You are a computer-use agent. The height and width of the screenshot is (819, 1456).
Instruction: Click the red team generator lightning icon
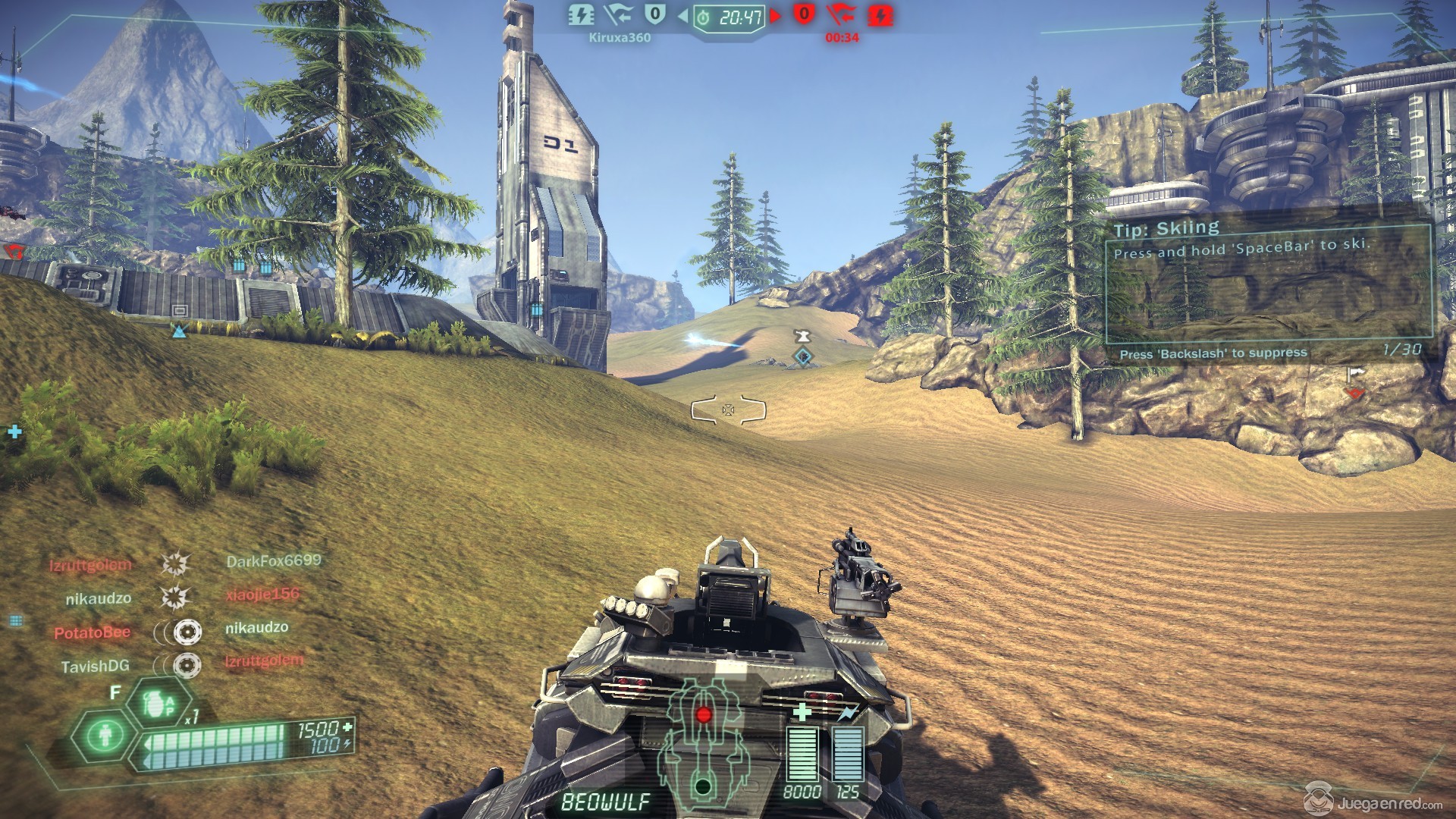click(x=880, y=15)
